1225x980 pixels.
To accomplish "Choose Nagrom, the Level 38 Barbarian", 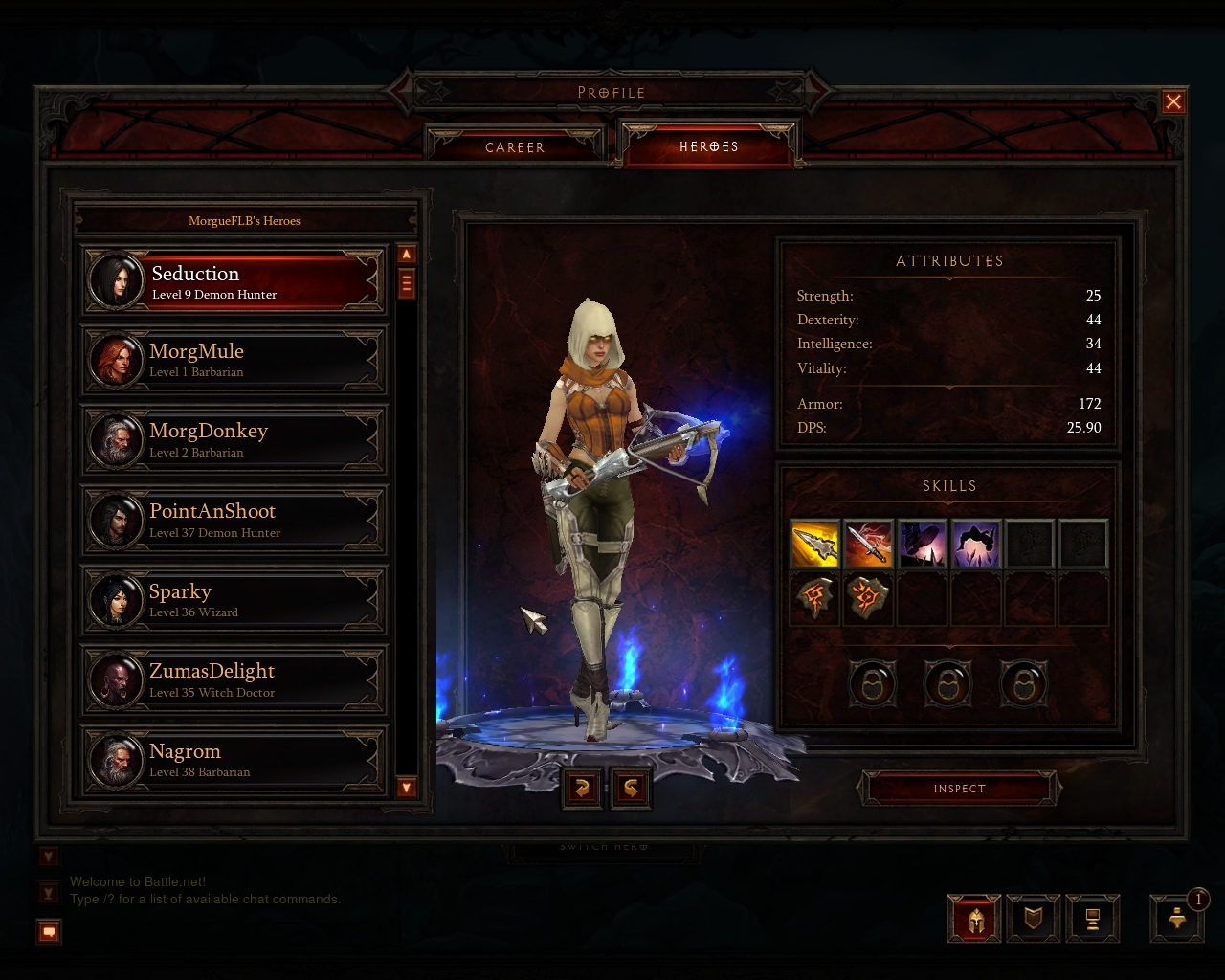I will pos(234,761).
